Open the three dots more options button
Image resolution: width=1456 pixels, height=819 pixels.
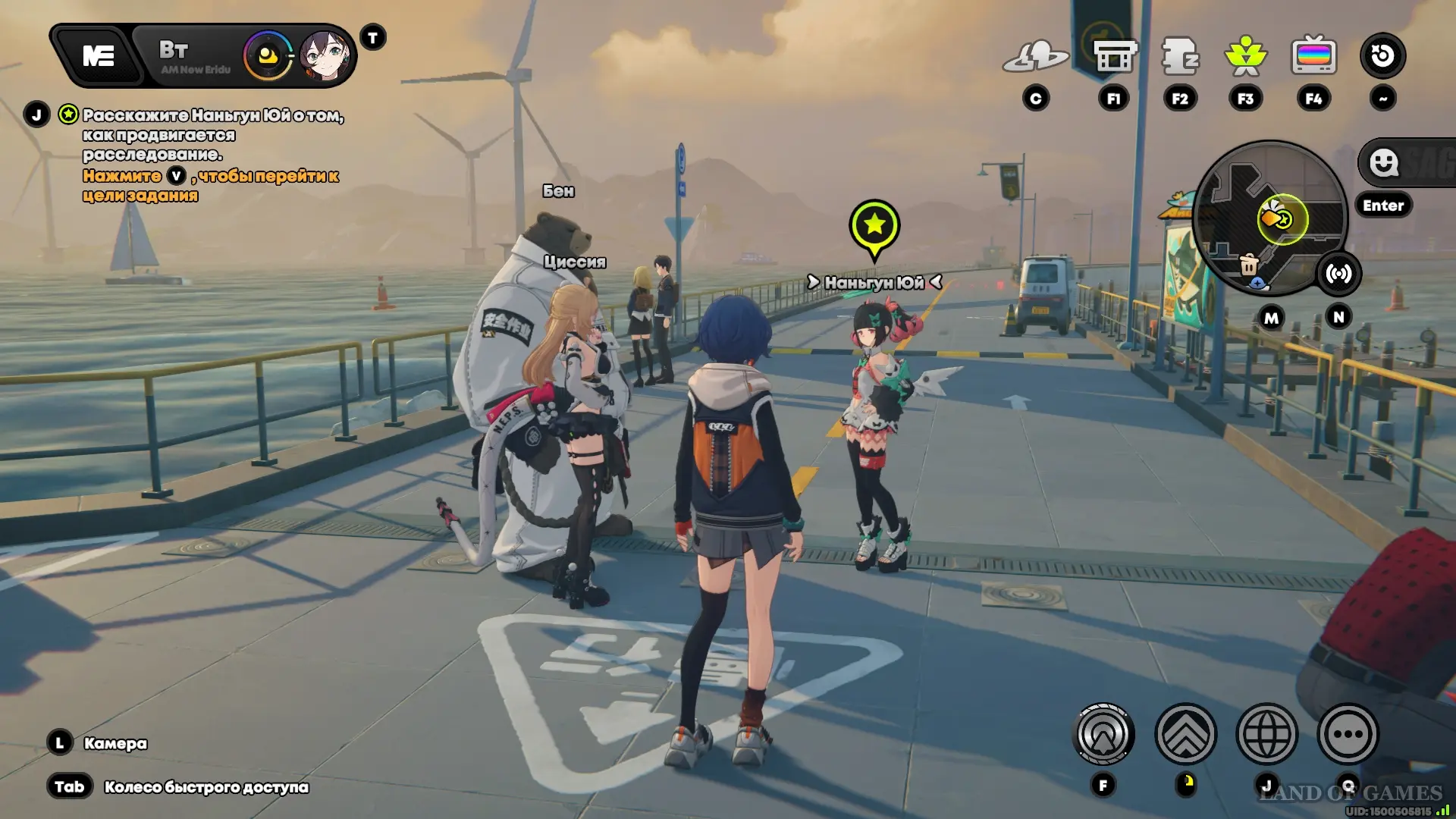coord(1348,734)
